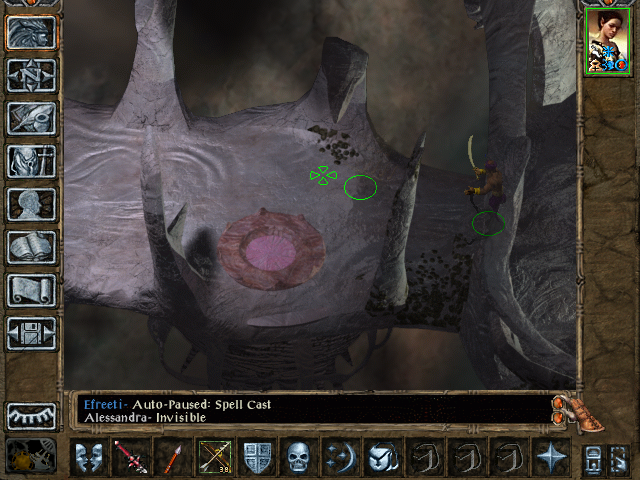
Task: Open the inventory screen with armored figure
Action: 31,161
